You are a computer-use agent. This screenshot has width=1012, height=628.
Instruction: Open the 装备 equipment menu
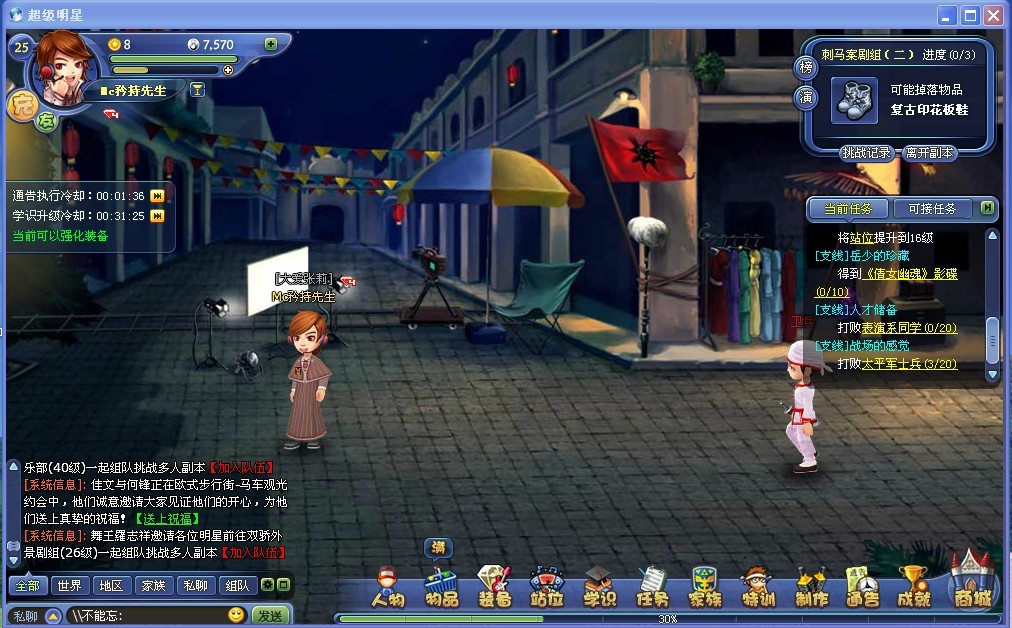coord(494,587)
